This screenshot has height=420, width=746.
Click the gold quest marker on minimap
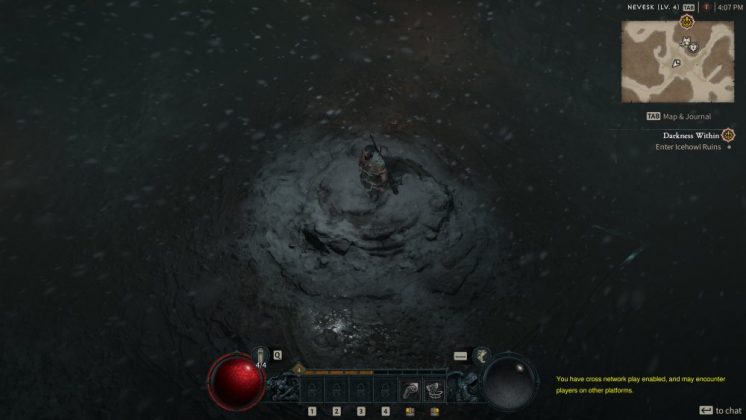pos(686,21)
